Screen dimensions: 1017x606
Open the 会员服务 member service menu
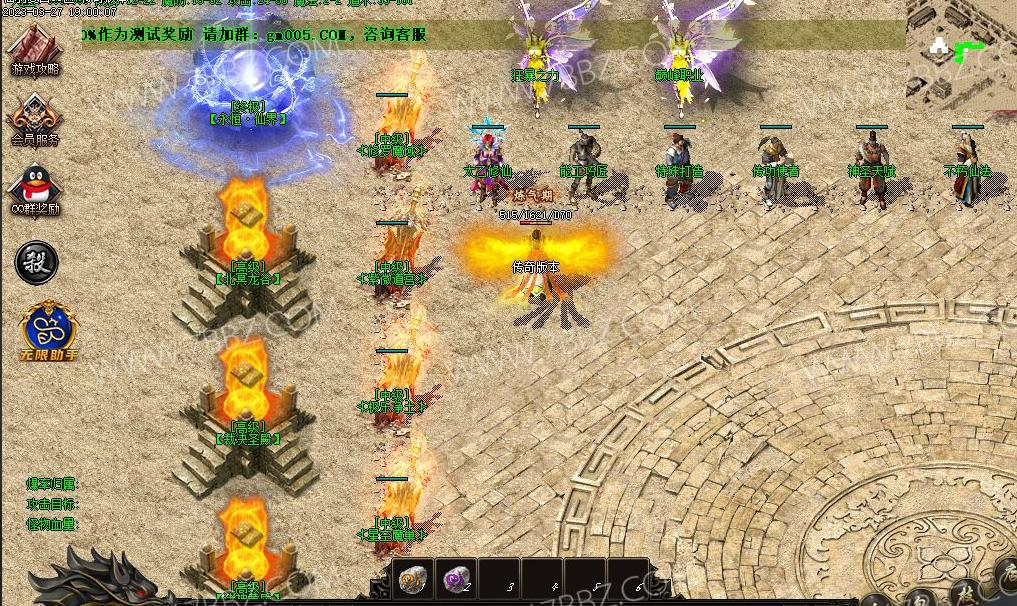point(35,118)
